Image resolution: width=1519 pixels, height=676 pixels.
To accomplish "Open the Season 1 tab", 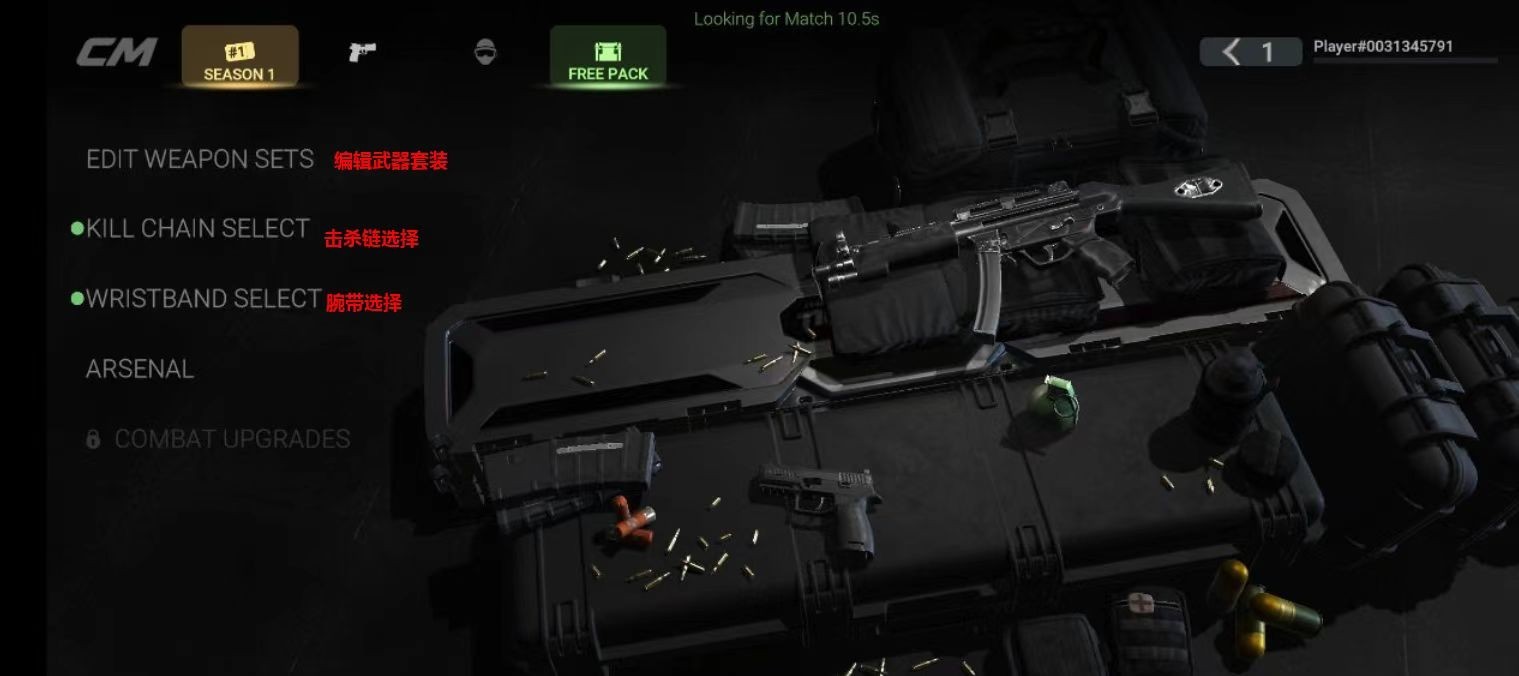I will [240, 56].
